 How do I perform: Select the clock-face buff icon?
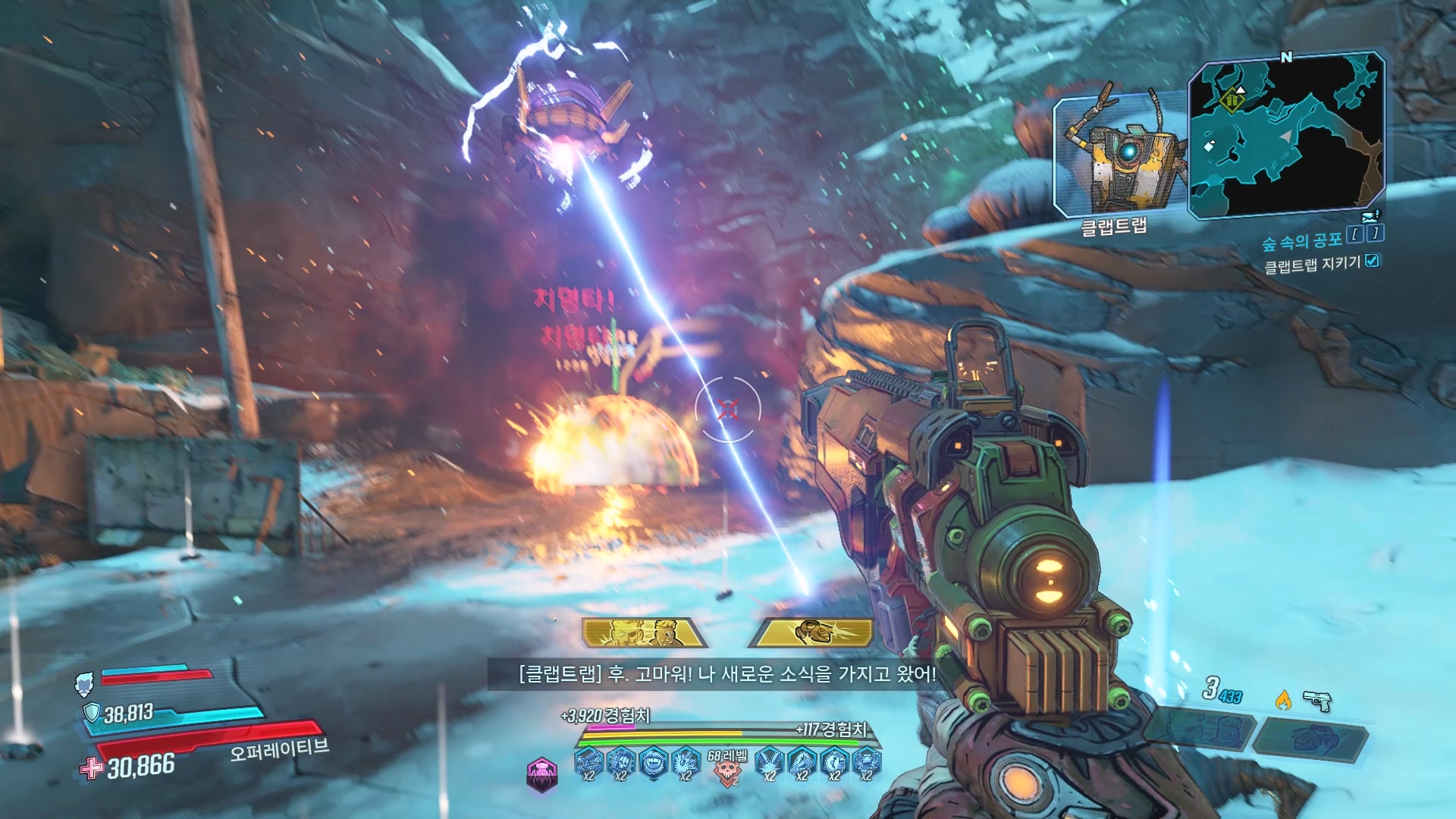834,763
